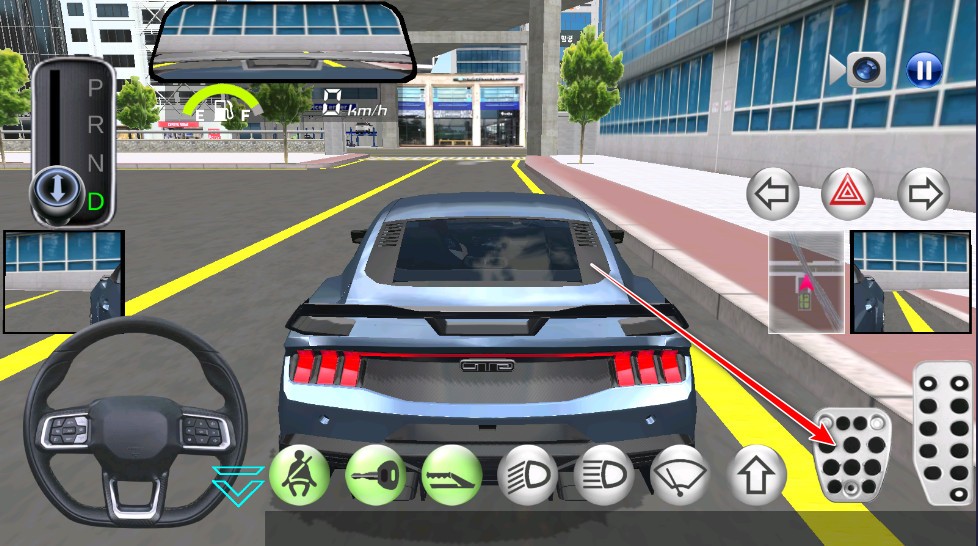The width and height of the screenshot is (978, 546).
Task: Toggle the high beam headlights
Action: click(605, 475)
